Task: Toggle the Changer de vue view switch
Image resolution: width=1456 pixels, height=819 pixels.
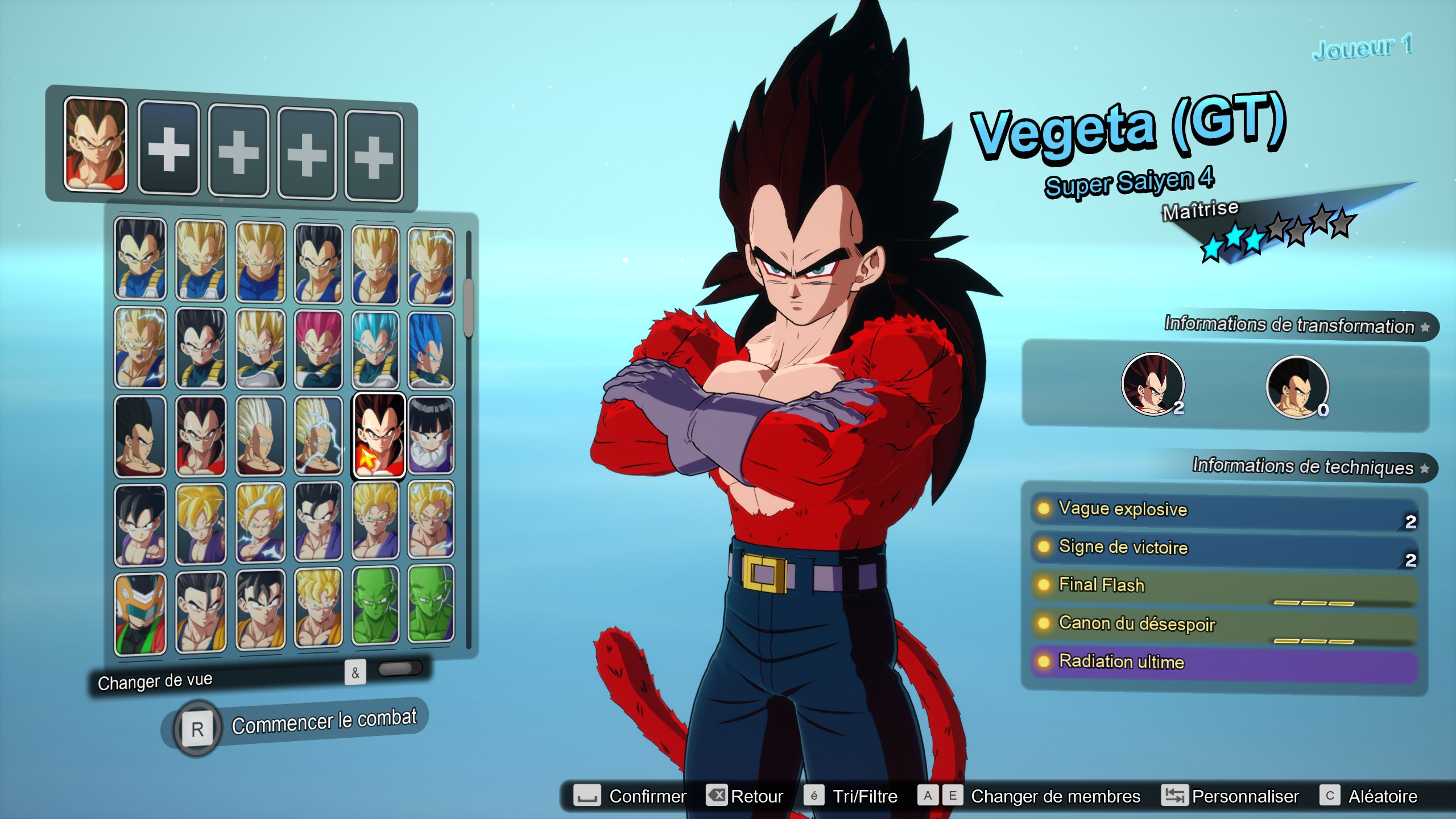Action: 399,669
